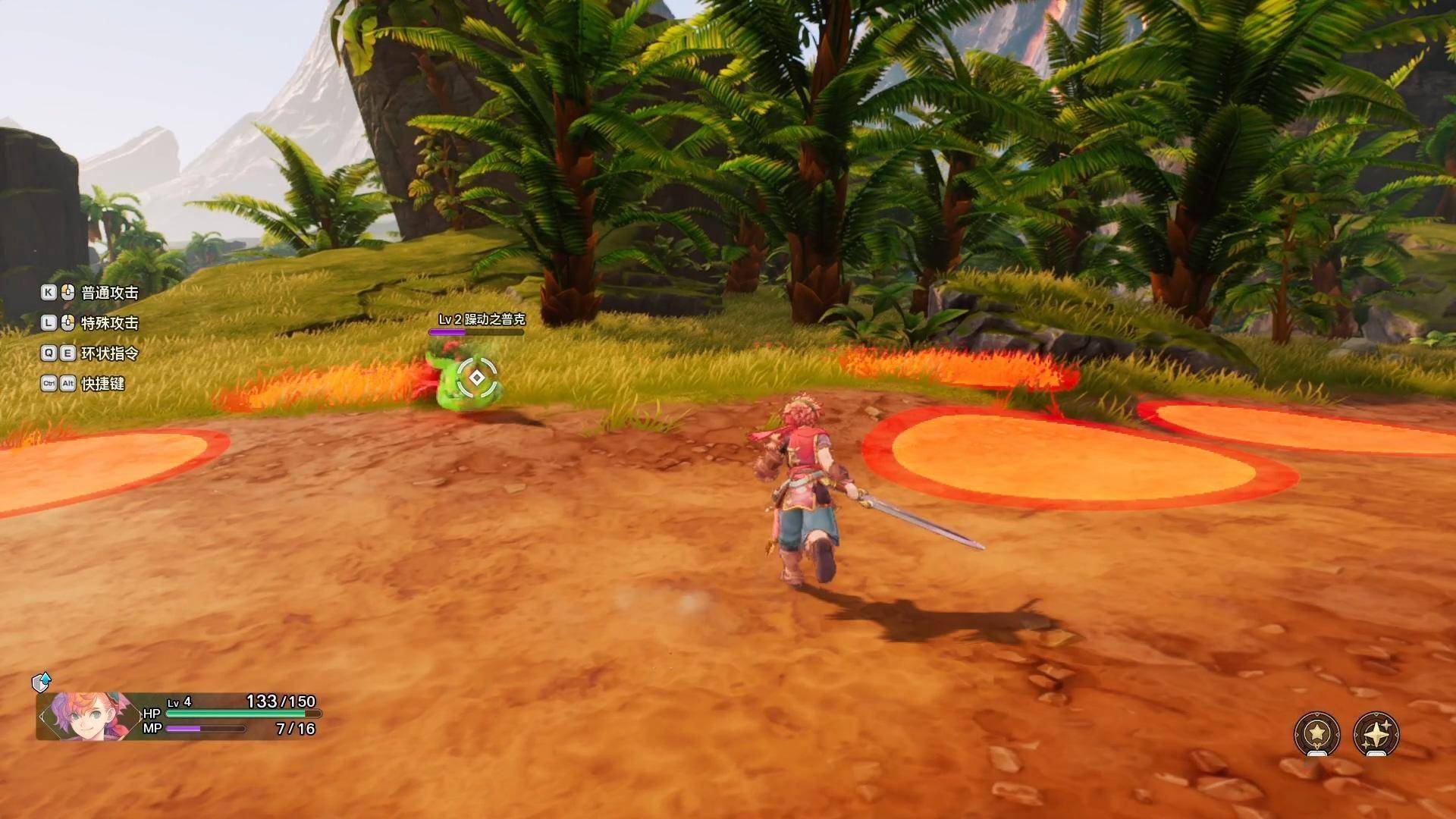Click the single star emblem icon
Image resolution: width=1456 pixels, height=819 pixels.
click(1317, 733)
